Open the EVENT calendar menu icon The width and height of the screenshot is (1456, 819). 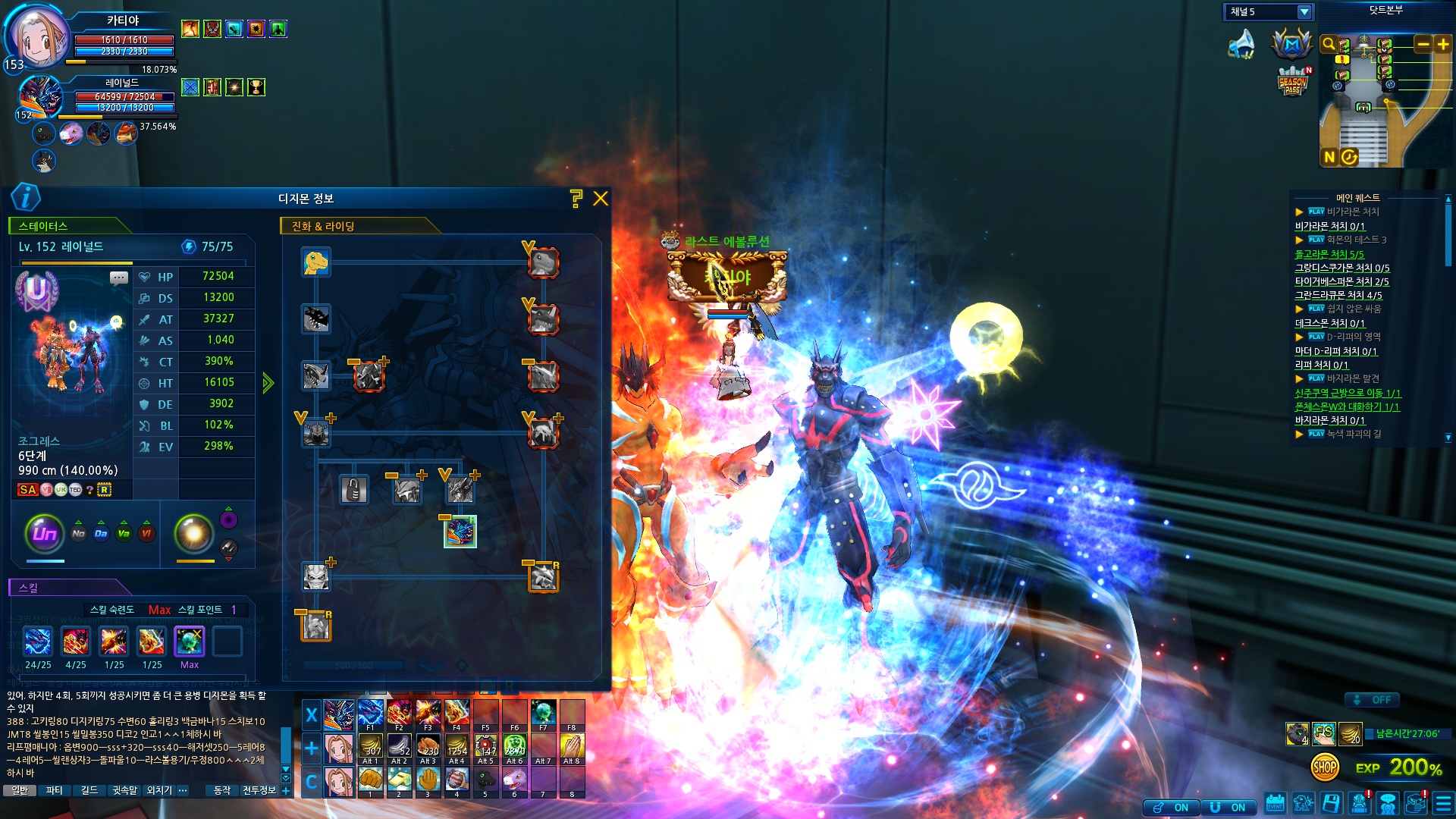[x=1275, y=803]
